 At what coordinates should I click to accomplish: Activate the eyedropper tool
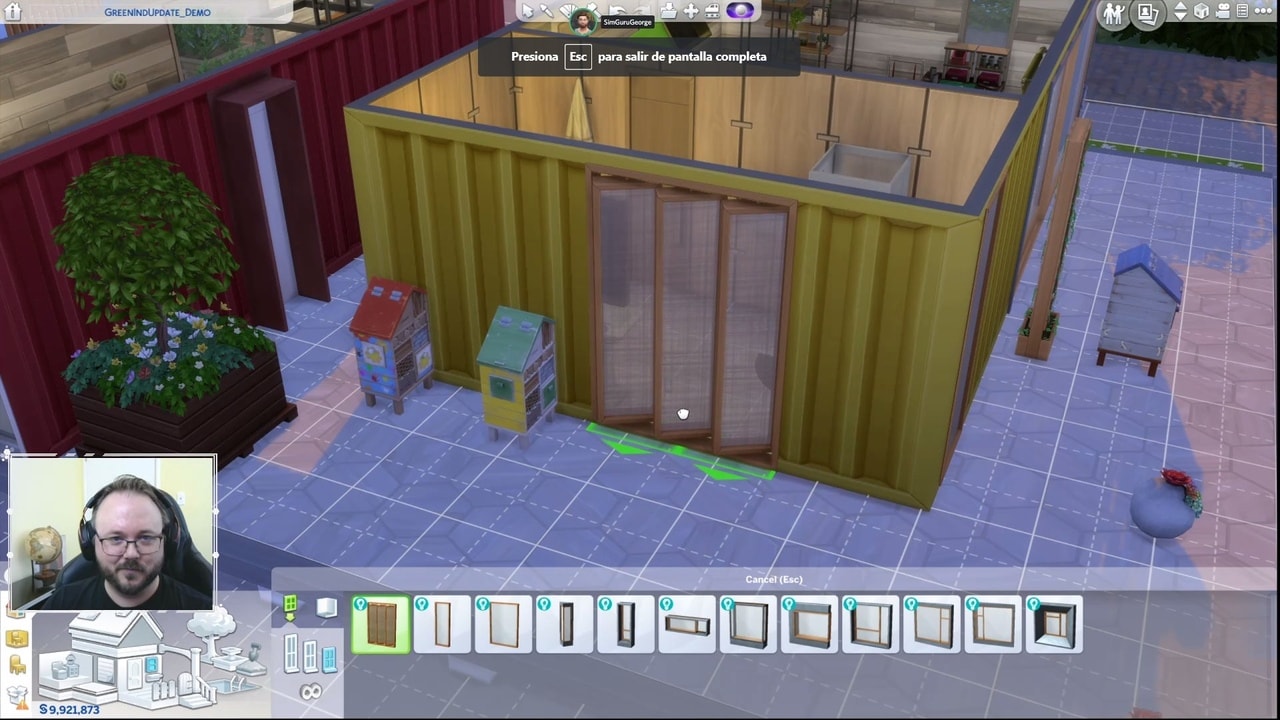point(547,12)
